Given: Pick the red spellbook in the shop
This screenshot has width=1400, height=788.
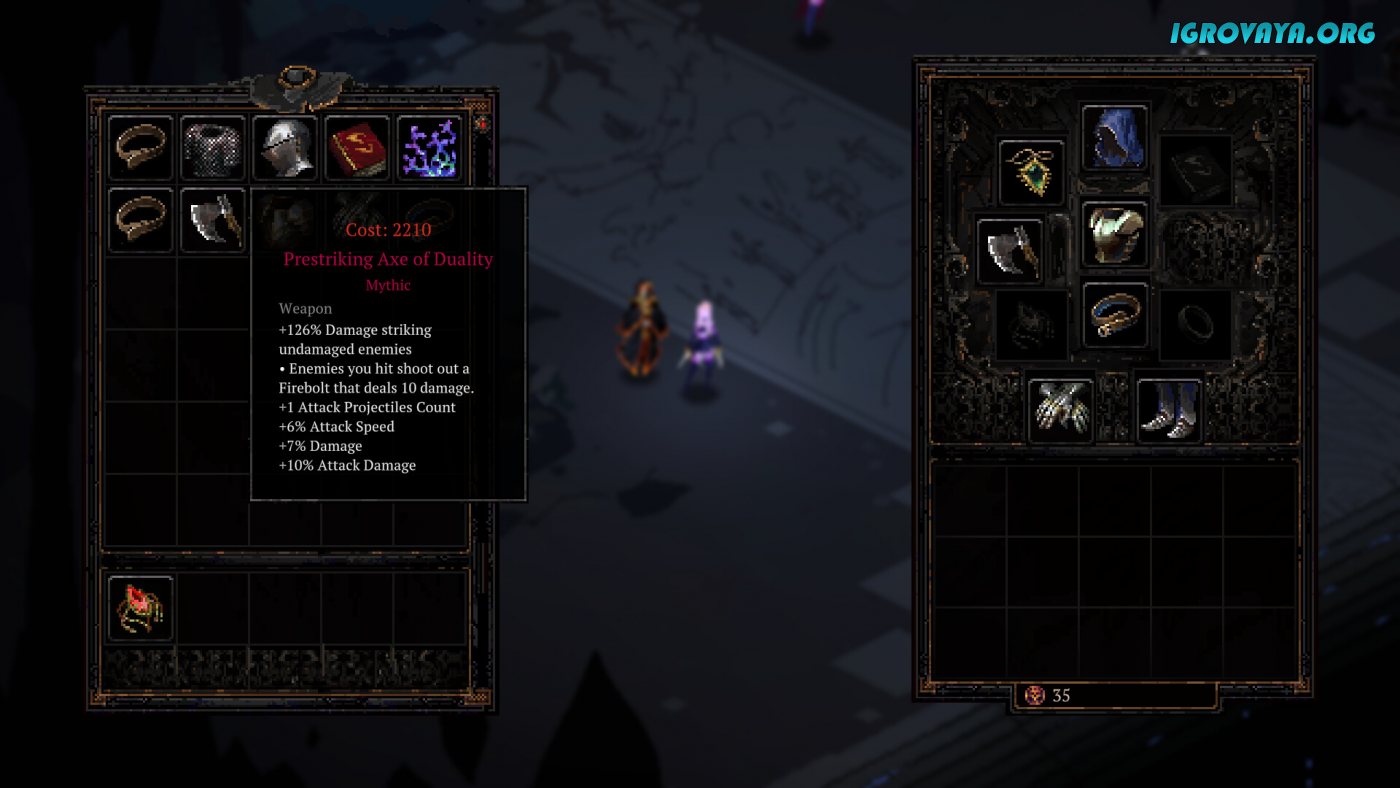Looking at the screenshot, I should click(357, 148).
